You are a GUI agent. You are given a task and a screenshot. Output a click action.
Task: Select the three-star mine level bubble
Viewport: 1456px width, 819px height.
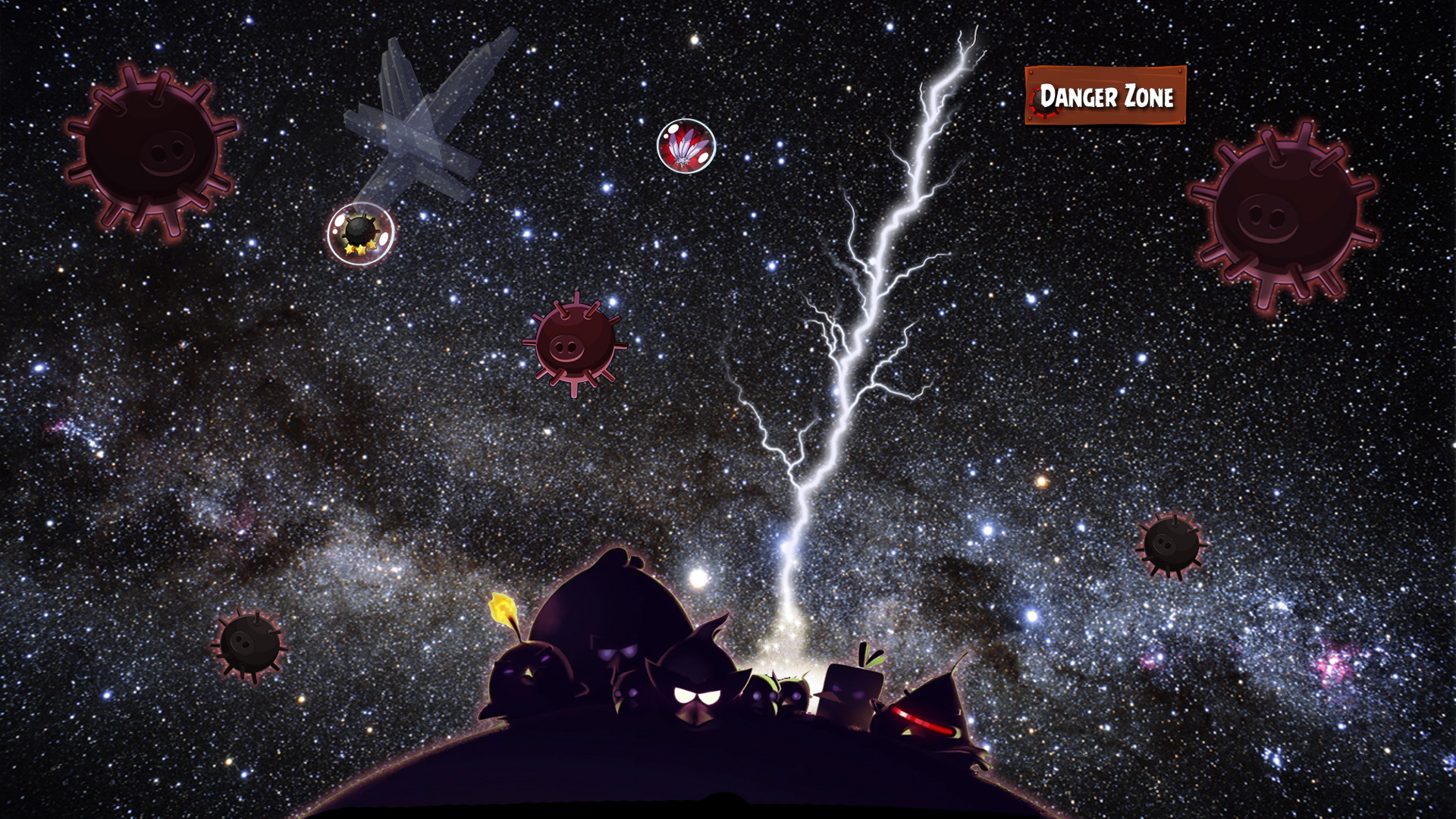(360, 233)
